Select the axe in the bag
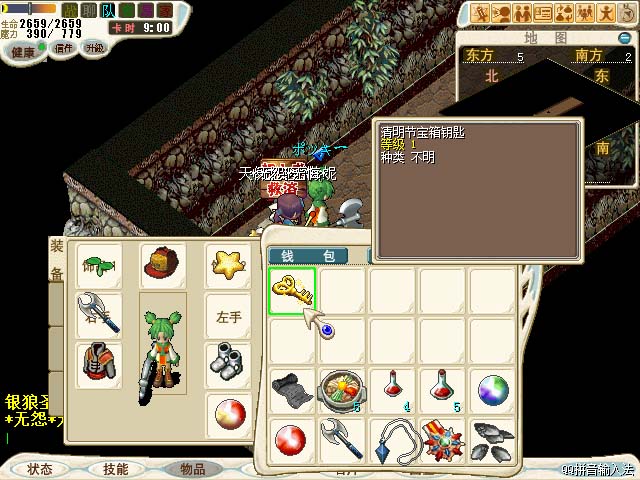This screenshot has width=640, height=480. [x=342, y=439]
